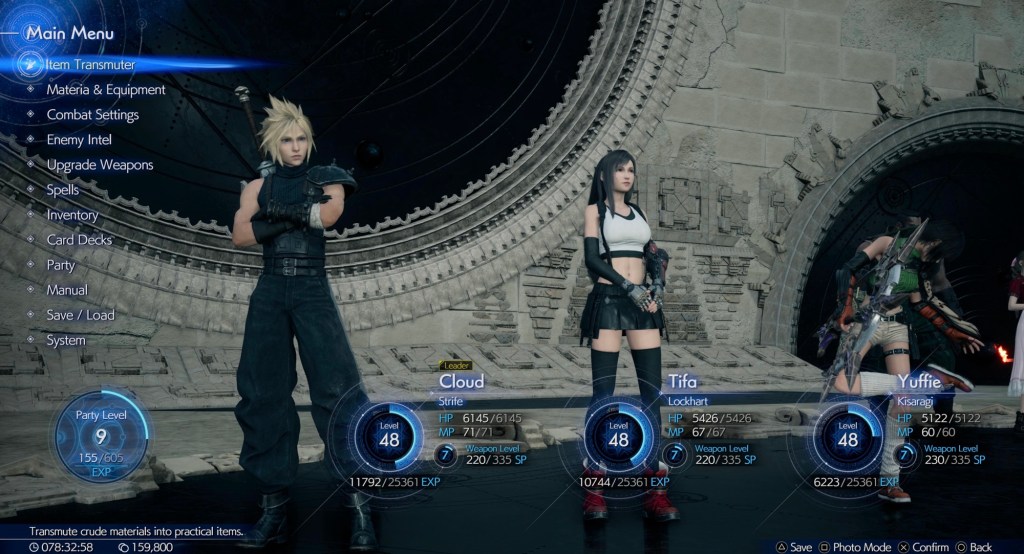The width and height of the screenshot is (1024, 554).
Task: Open Combat Settings
Action: point(92,115)
